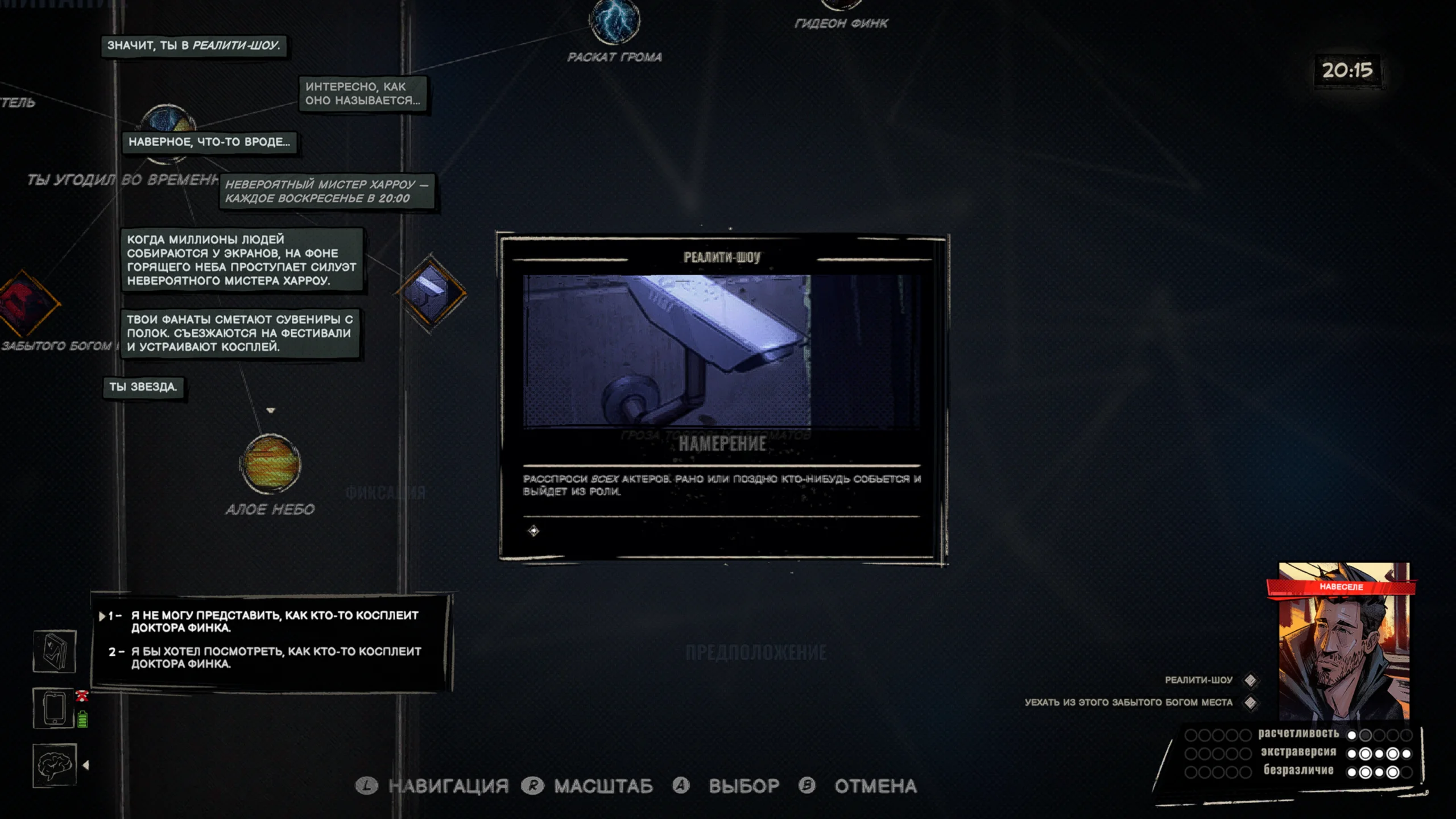Click the character portrait labeled «Навеселе»

(x=1343, y=643)
